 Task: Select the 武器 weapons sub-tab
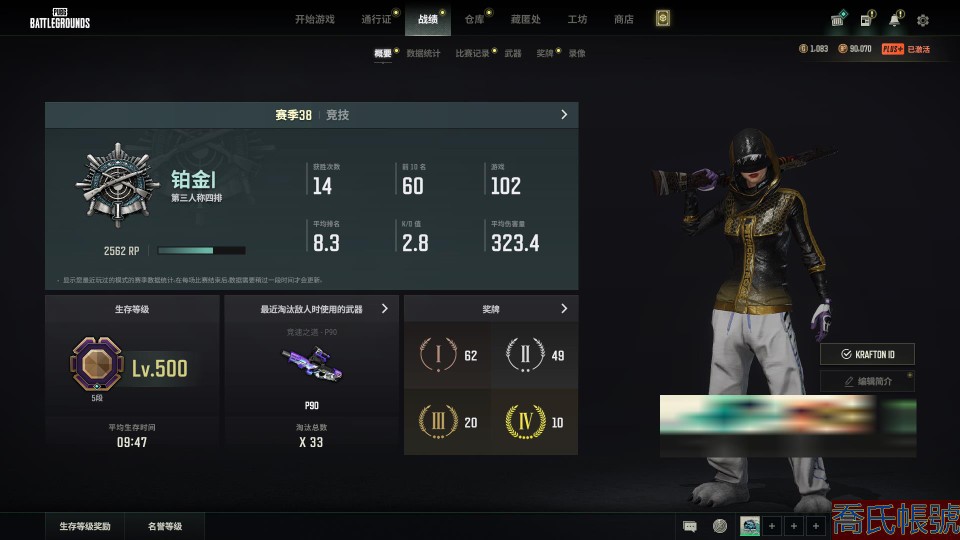[x=512, y=53]
